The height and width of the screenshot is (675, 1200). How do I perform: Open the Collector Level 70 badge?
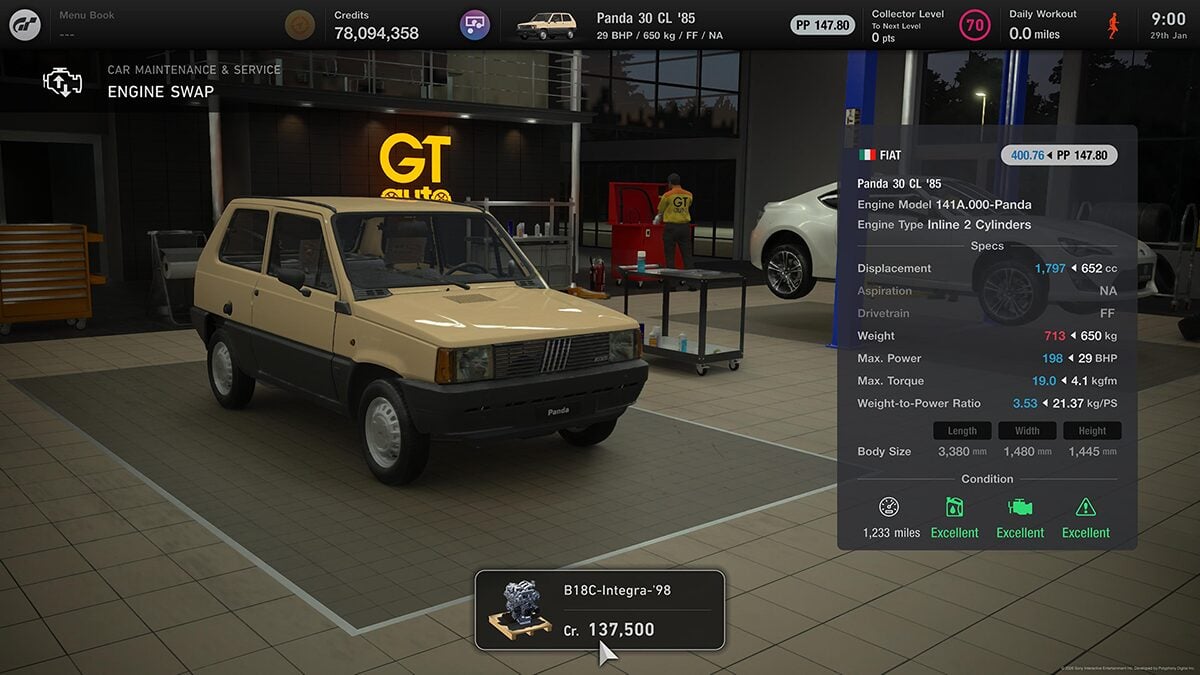(x=975, y=25)
